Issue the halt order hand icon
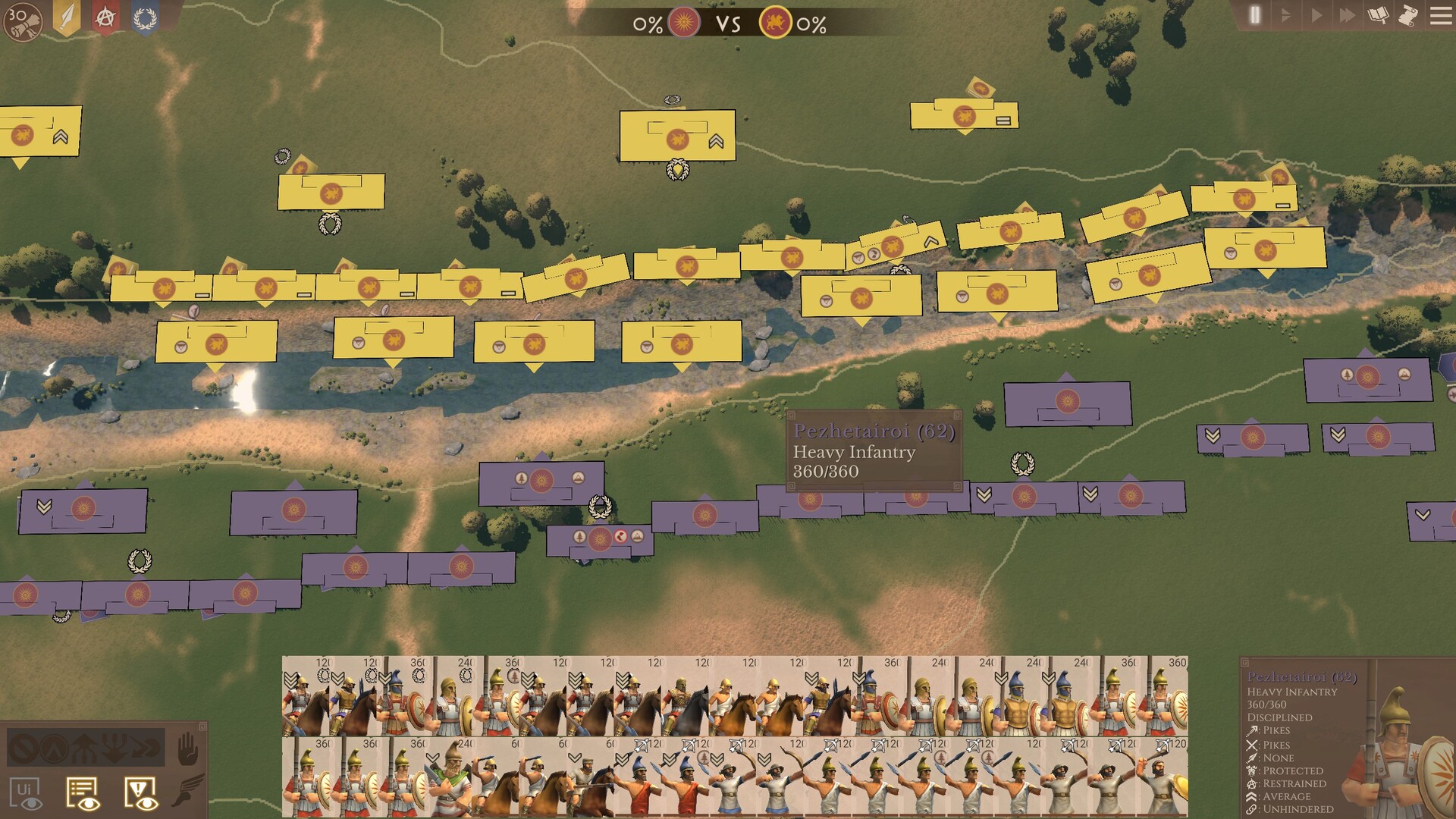 [x=187, y=750]
